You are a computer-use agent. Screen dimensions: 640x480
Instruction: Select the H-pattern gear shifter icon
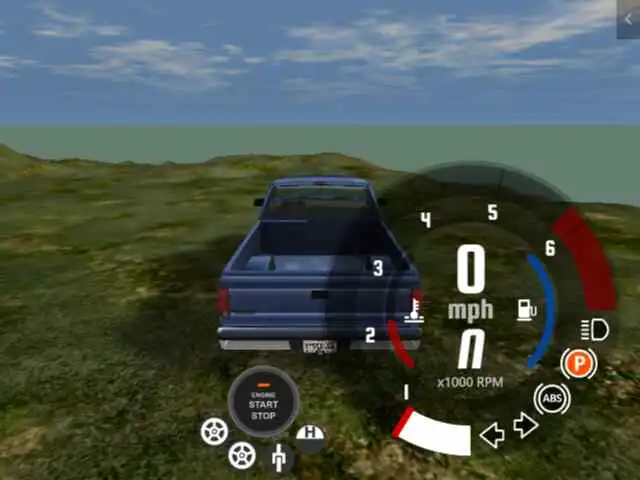coord(311,436)
